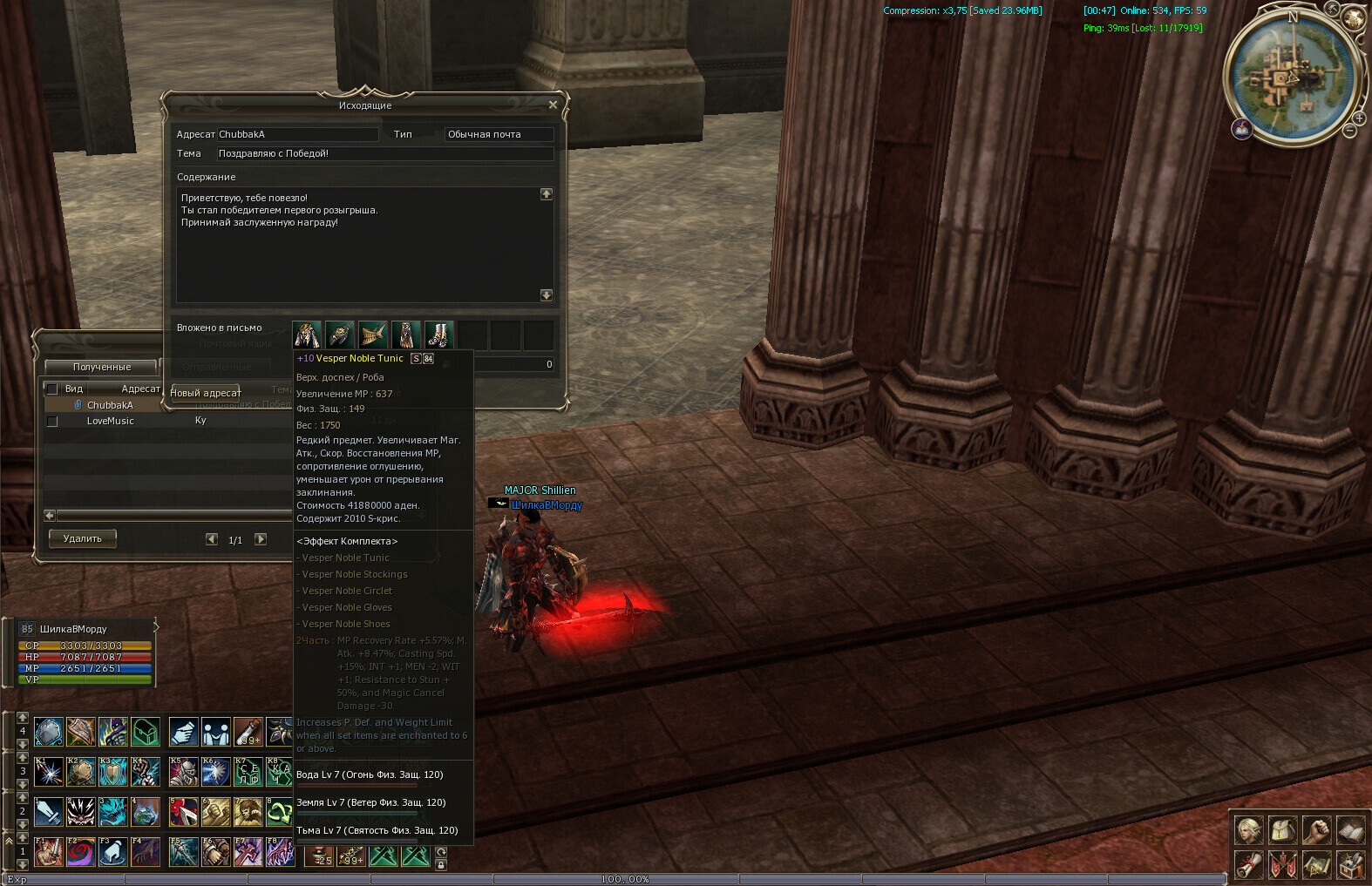The height and width of the screenshot is (886, 1372).
Task: Zoom out the minimap with minus button
Action: click(x=1349, y=131)
